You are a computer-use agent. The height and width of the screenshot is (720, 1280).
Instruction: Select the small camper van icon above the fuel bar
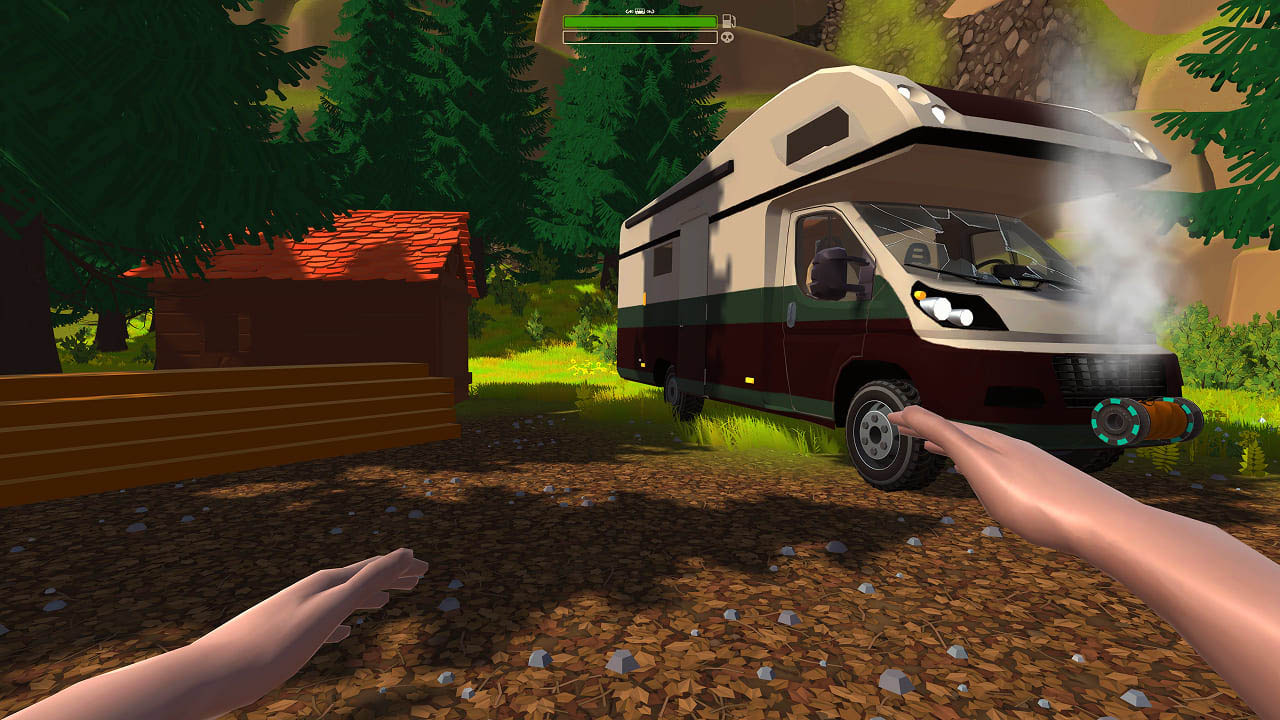pos(640,11)
